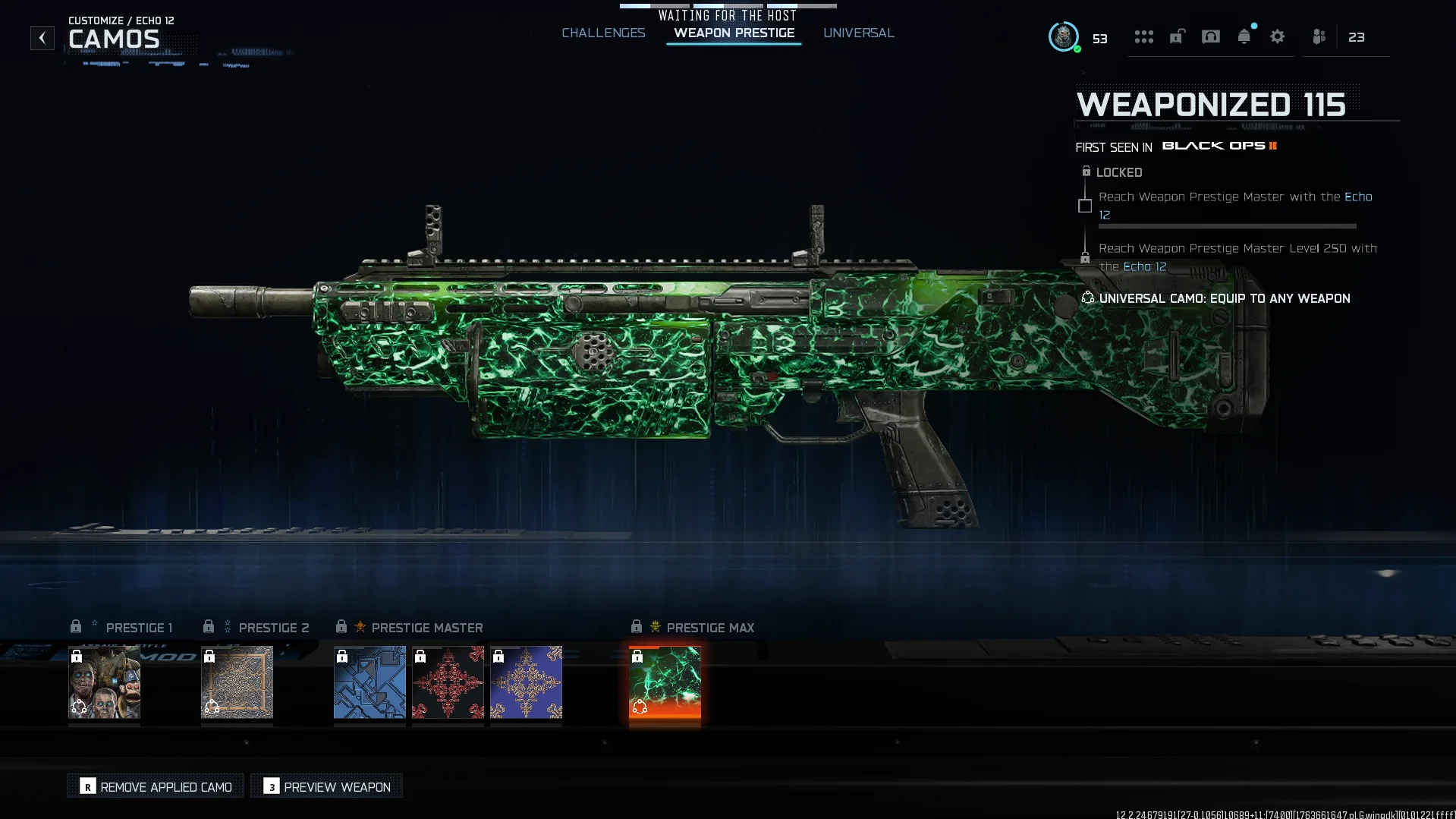Activate the Preview Weapon button
This screenshot has height=819, width=1456.
pos(327,786)
